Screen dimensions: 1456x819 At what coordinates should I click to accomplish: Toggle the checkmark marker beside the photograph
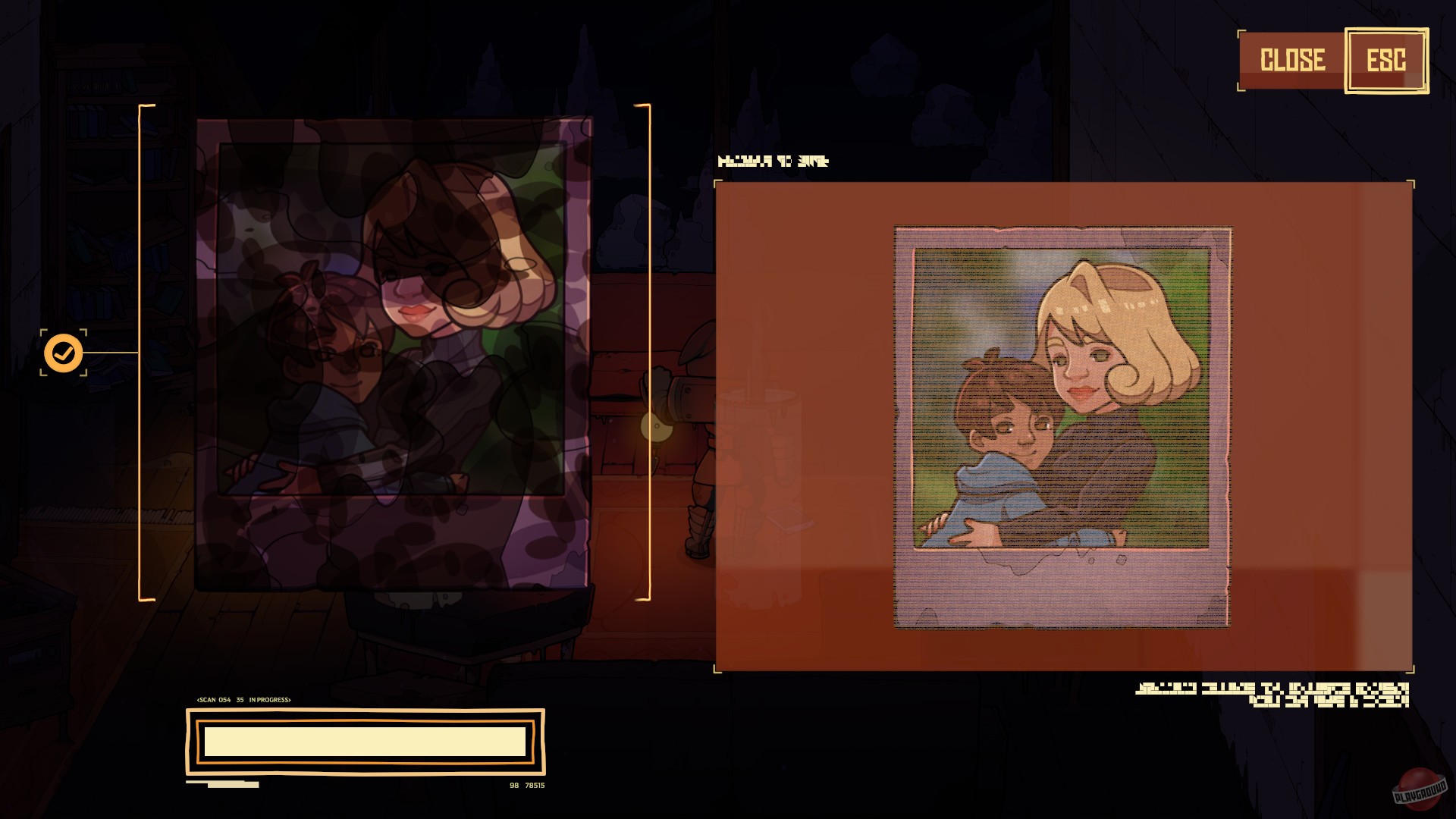click(64, 351)
